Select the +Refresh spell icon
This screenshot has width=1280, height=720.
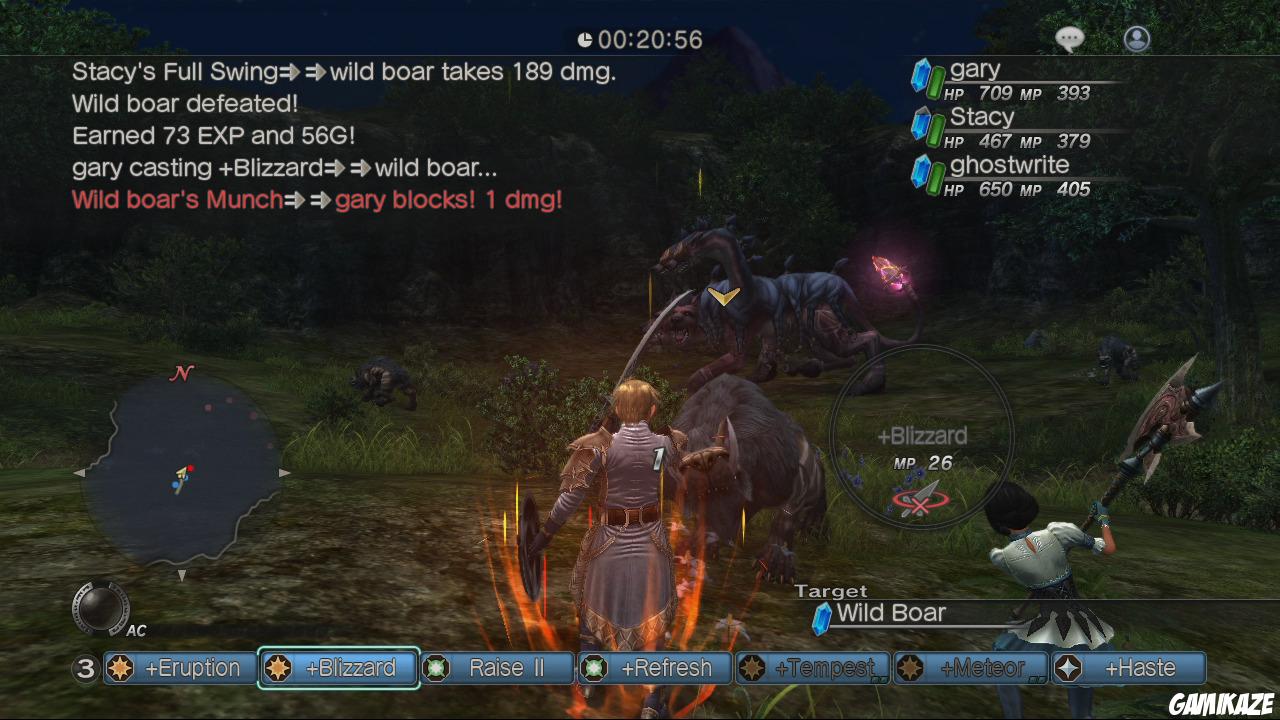pyautogui.click(x=594, y=668)
